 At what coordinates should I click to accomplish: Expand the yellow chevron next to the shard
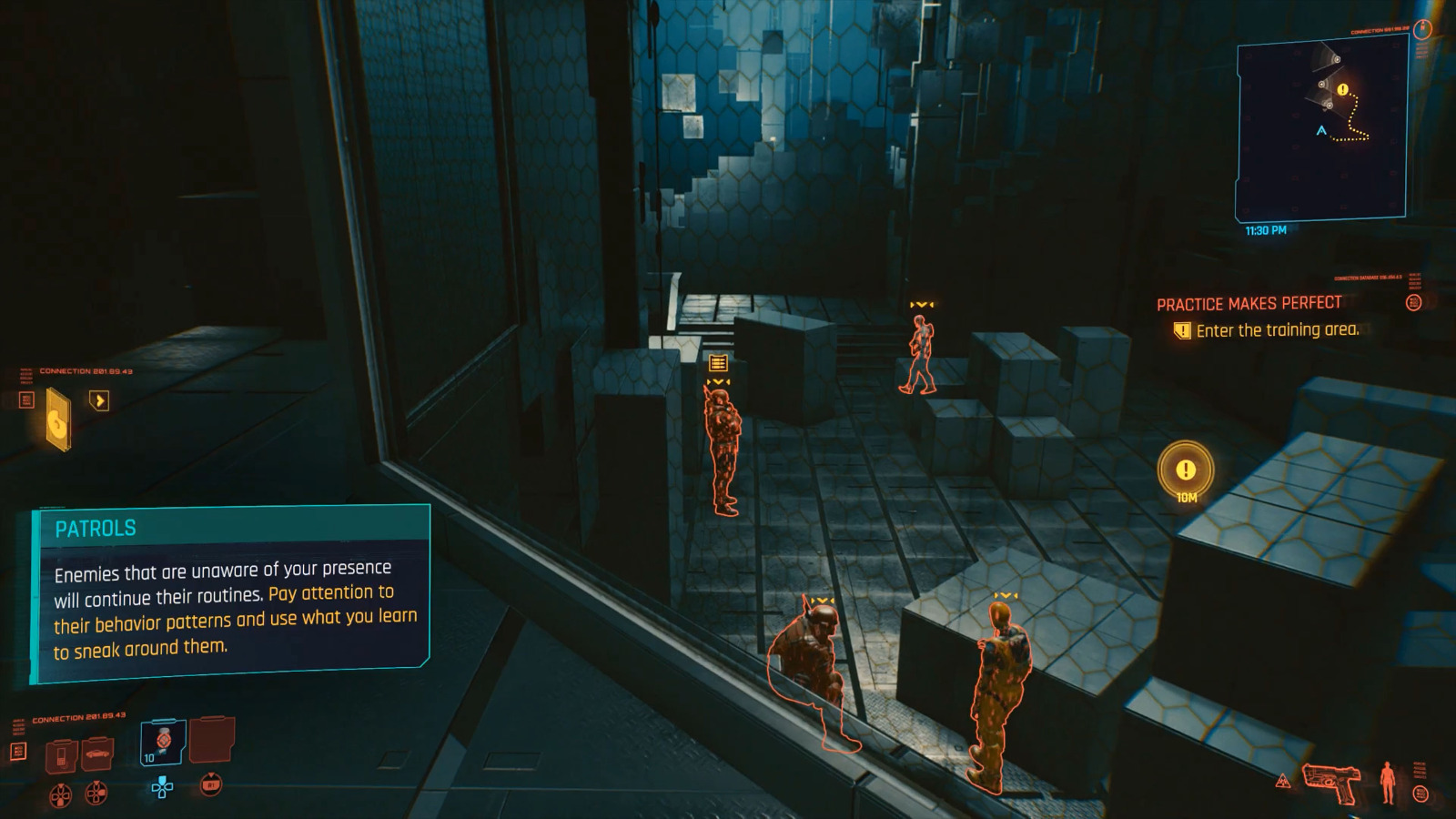click(x=99, y=400)
